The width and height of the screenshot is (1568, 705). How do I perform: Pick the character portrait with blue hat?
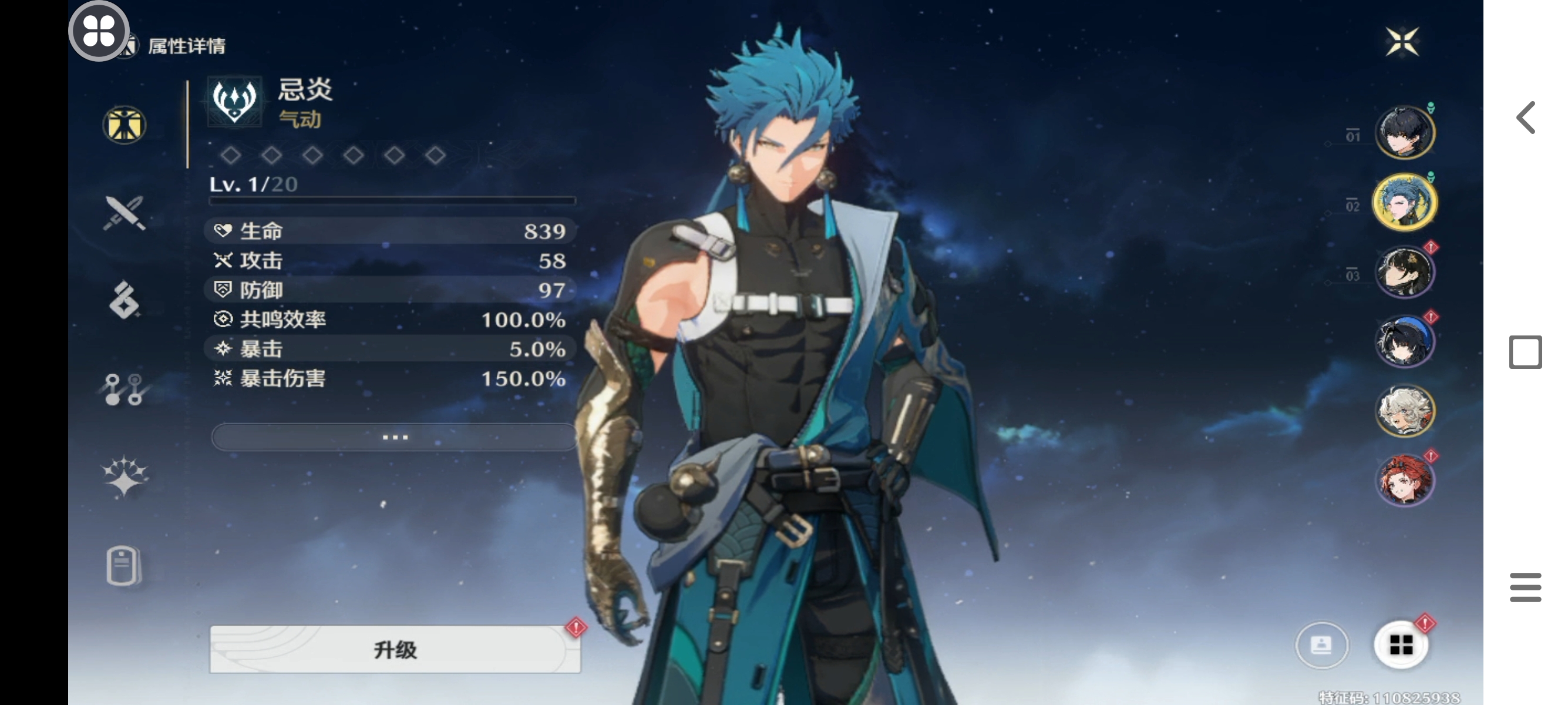(x=1404, y=341)
